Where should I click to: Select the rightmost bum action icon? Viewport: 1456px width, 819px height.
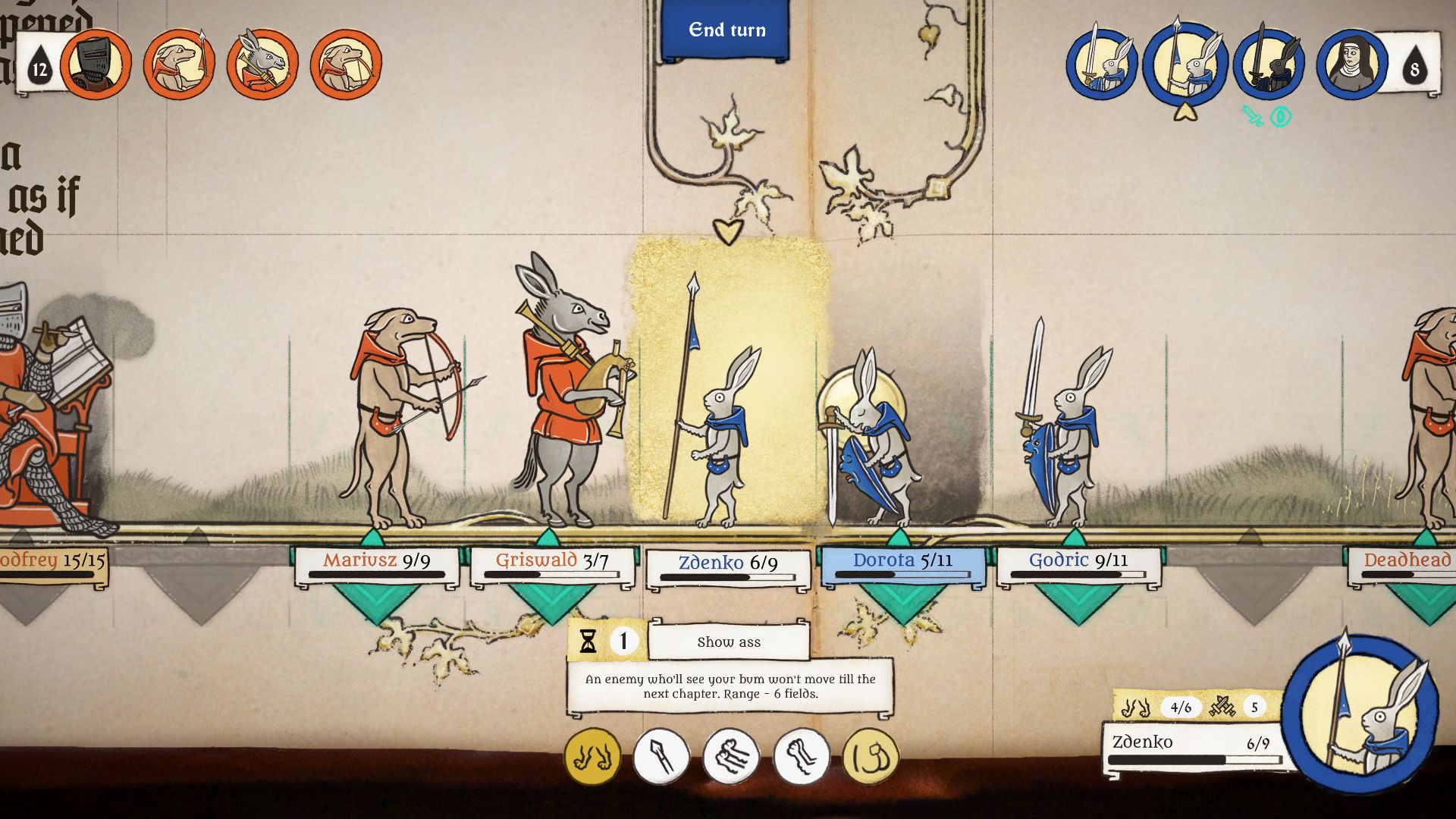870,755
